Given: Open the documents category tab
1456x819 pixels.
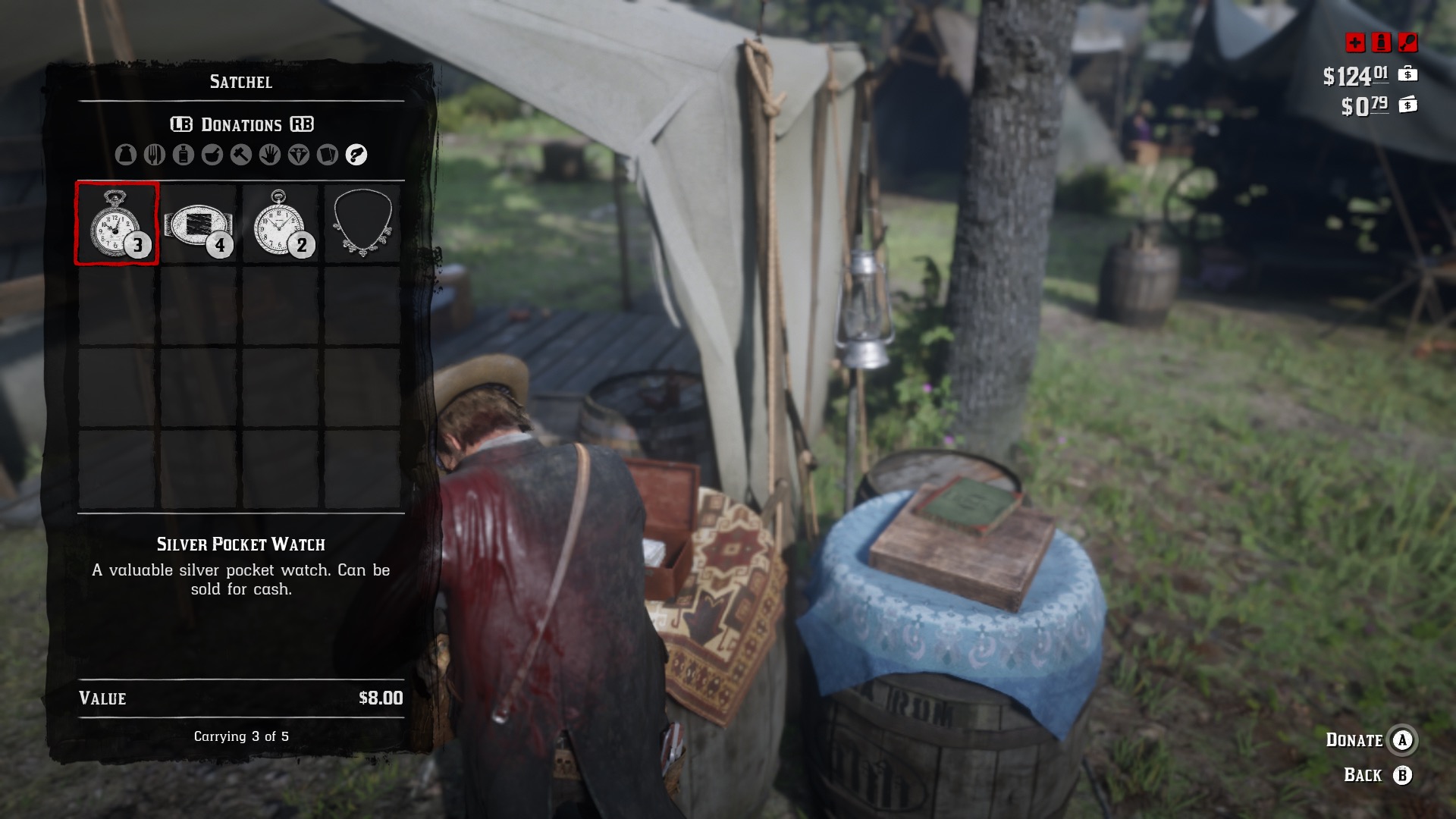Looking at the screenshot, I should (328, 155).
